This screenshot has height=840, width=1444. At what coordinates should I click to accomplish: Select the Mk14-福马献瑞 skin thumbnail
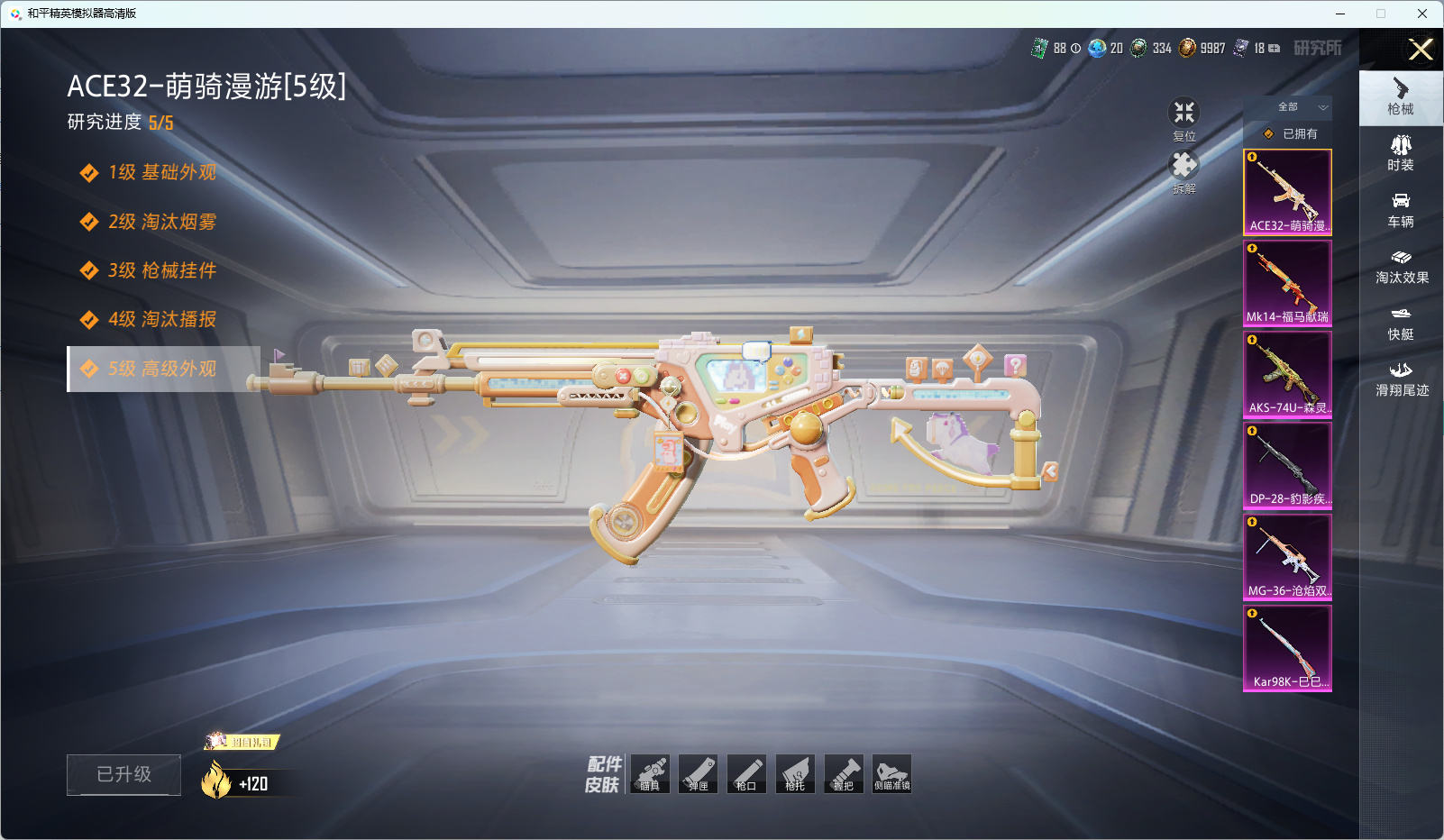point(1287,283)
